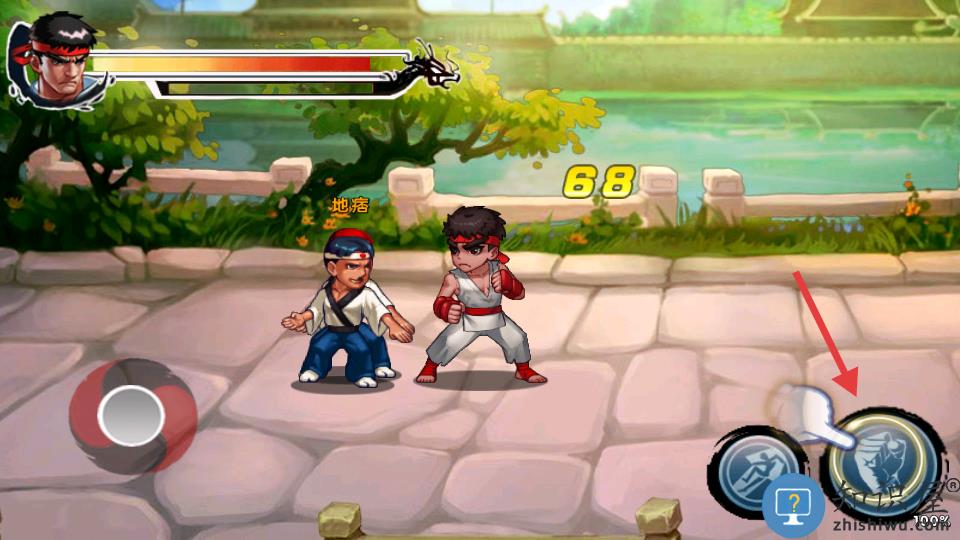Open the blue monitor question-mark help overlay

coord(793,505)
